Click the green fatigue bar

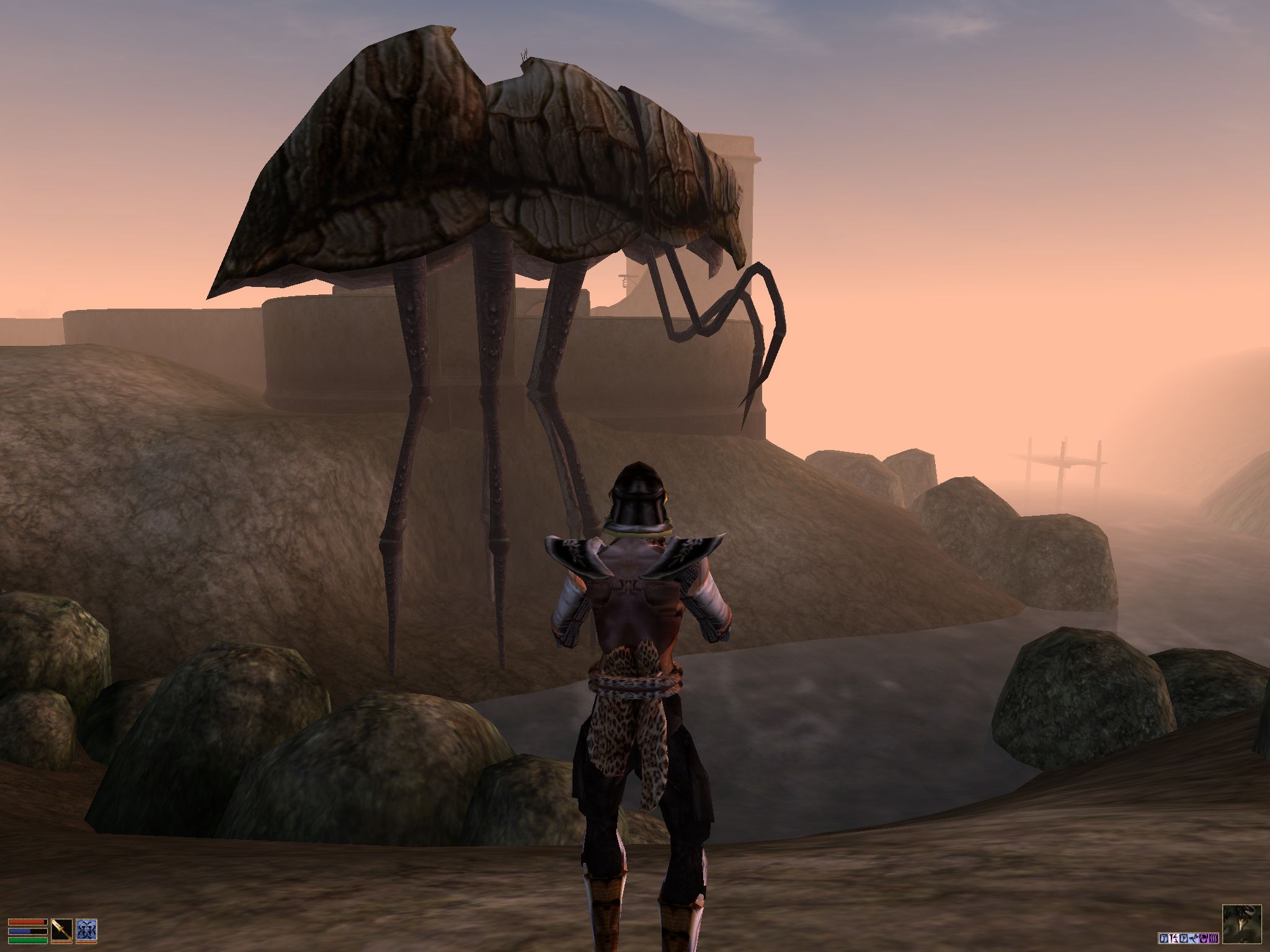pyautogui.click(x=27, y=940)
